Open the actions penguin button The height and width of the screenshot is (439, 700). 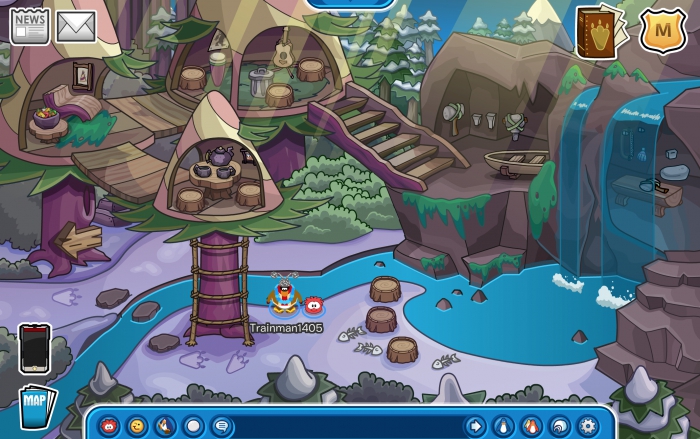(165, 426)
